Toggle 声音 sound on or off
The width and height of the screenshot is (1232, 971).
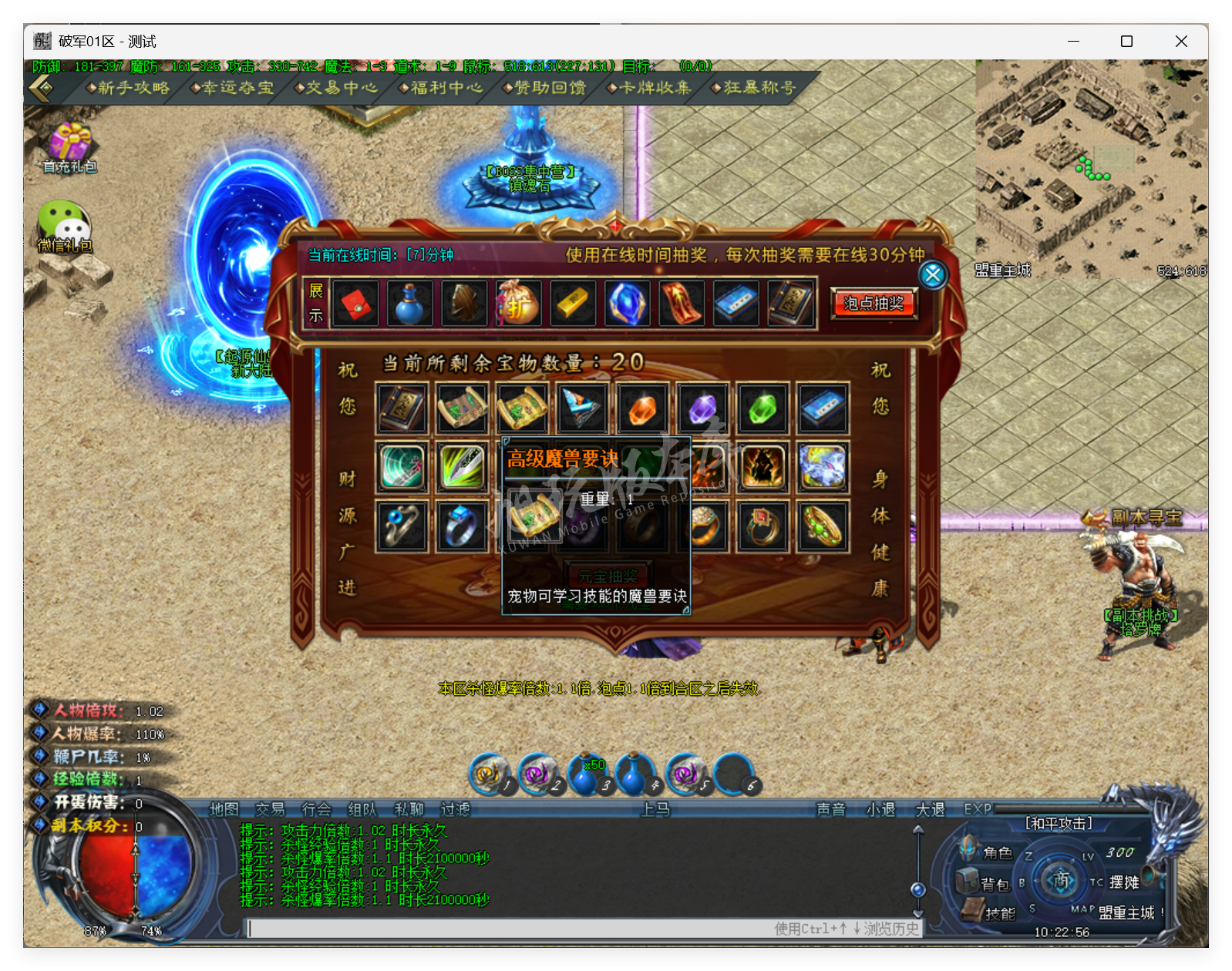pyautogui.click(x=832, y=810)
